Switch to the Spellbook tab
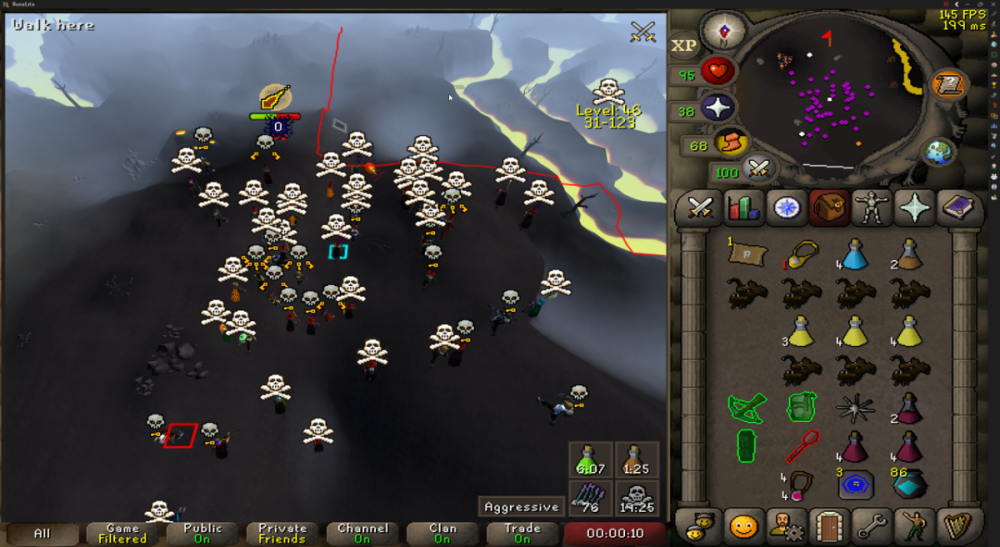Image resolution: width=1000 pixels, height=547 pixels. (x=957, y=208)
